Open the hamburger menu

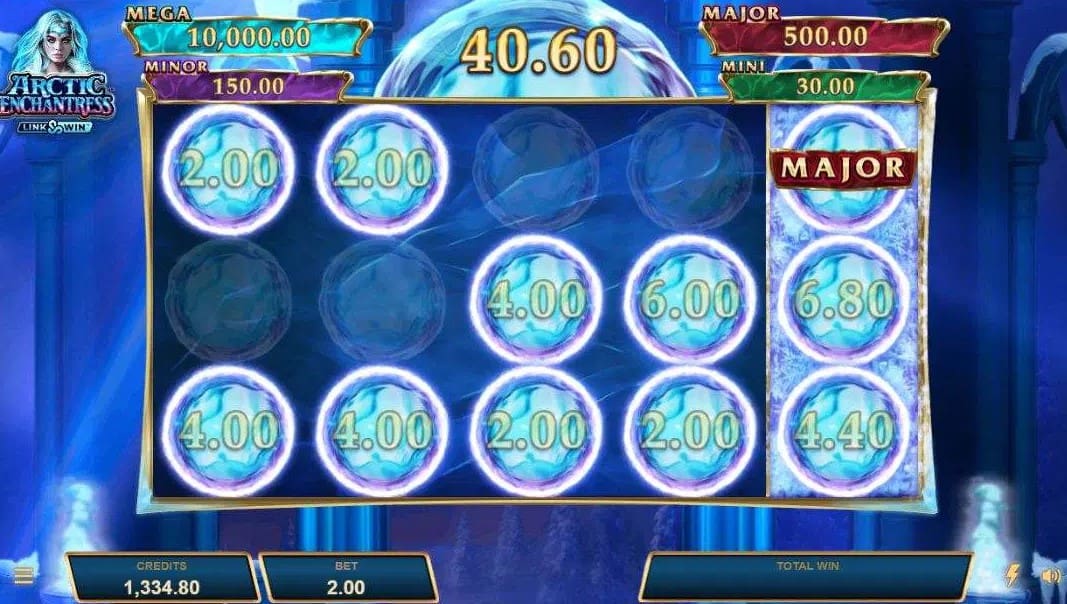tap(23, 576)
